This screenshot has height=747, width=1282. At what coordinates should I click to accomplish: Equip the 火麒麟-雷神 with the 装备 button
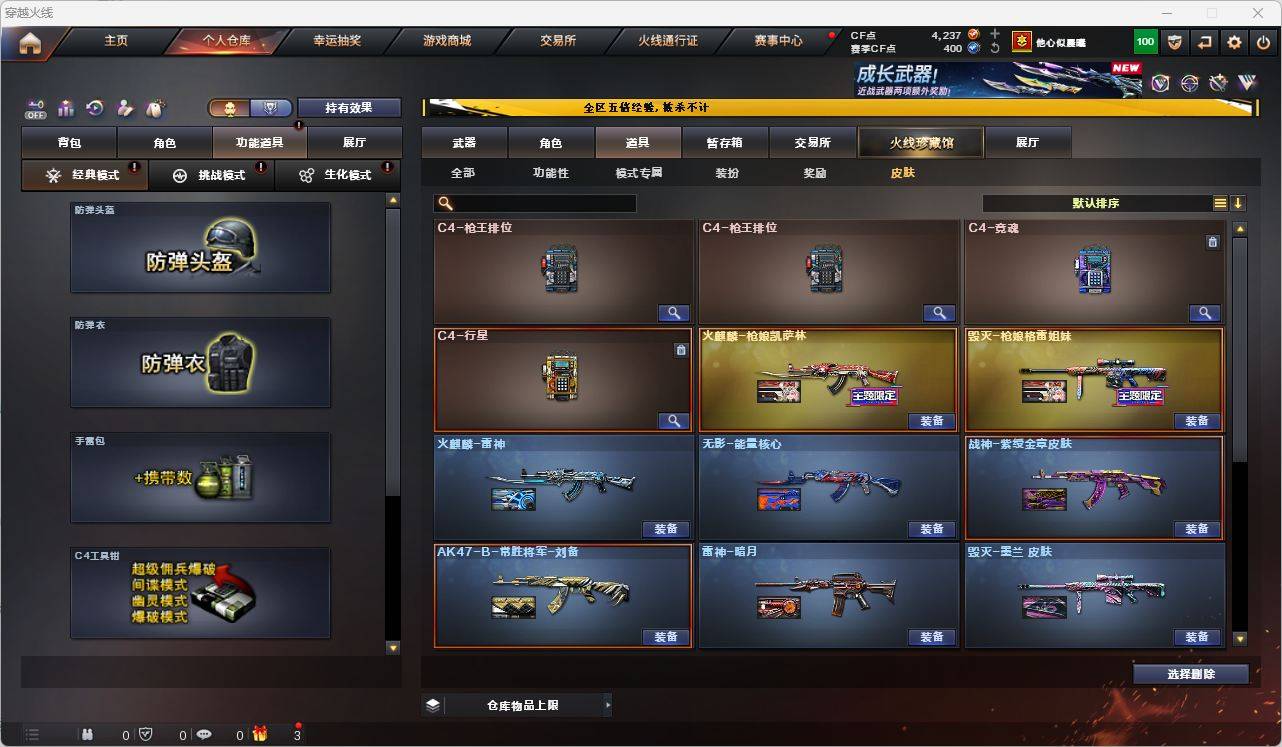[666, 529]
